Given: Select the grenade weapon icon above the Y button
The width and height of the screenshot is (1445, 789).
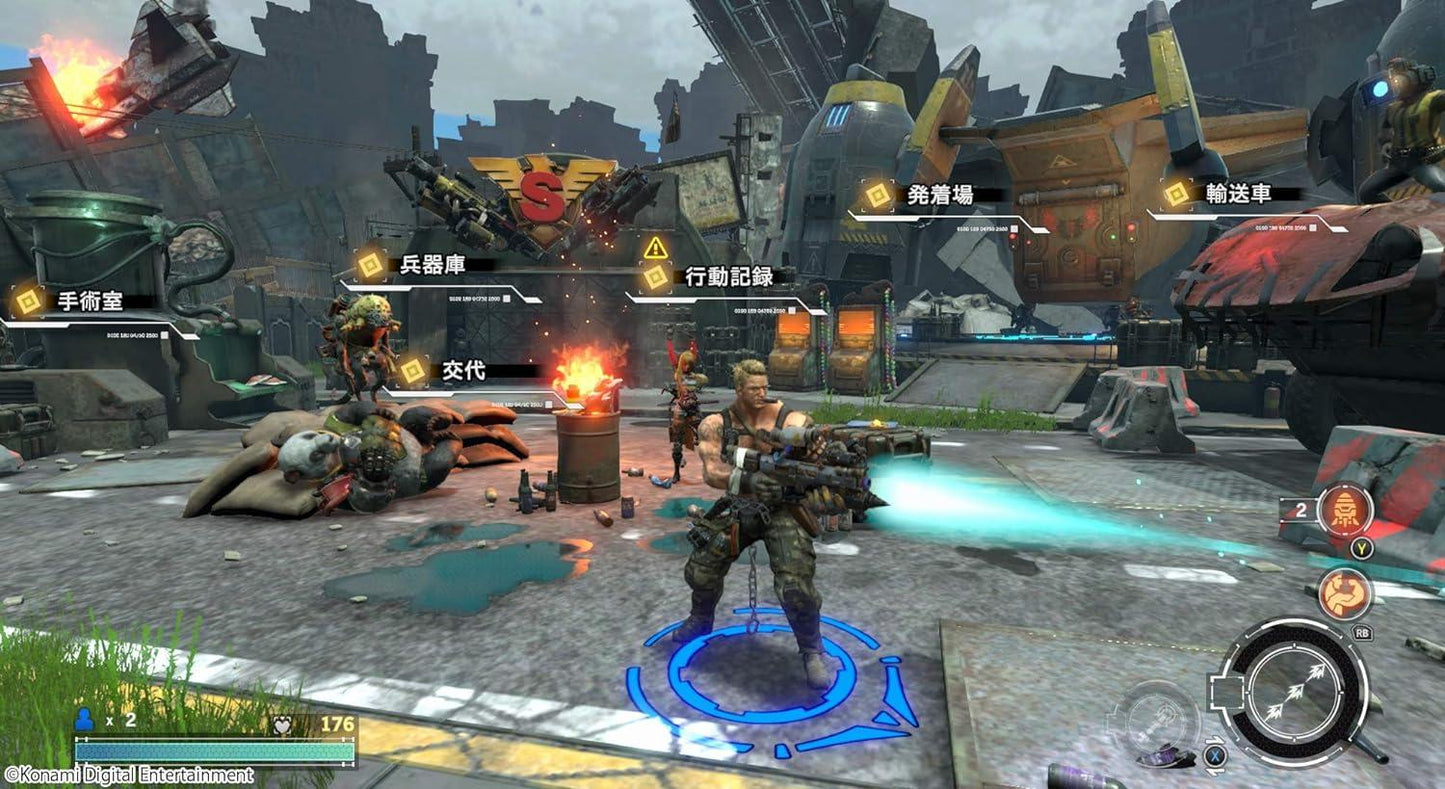Looking at the screenshot, I should pos(1344,510).
